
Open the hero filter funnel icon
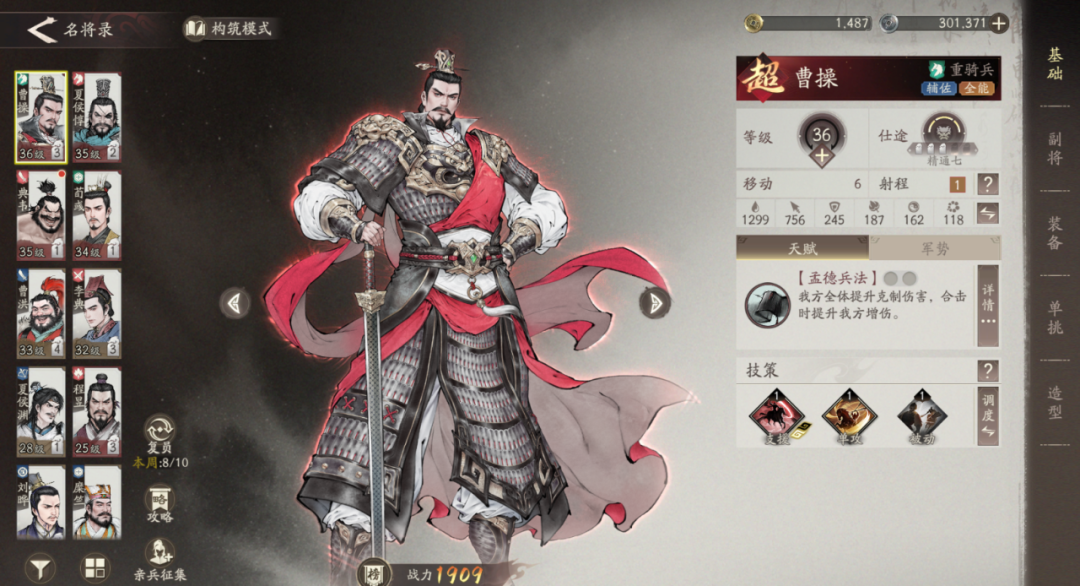[x=40, y=568]
